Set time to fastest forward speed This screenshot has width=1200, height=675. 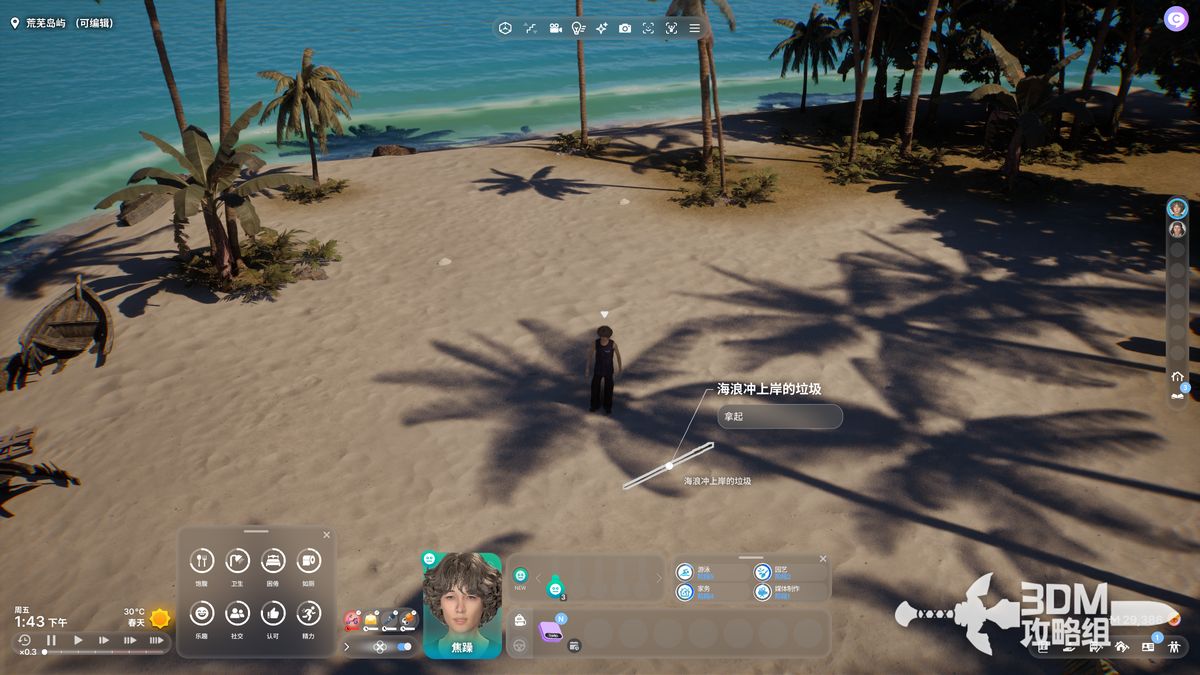point(156,640)
